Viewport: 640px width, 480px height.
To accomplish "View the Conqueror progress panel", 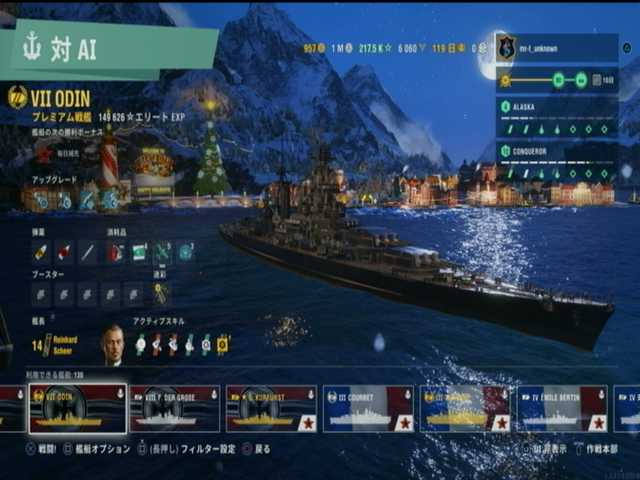I will pos(556,161).
